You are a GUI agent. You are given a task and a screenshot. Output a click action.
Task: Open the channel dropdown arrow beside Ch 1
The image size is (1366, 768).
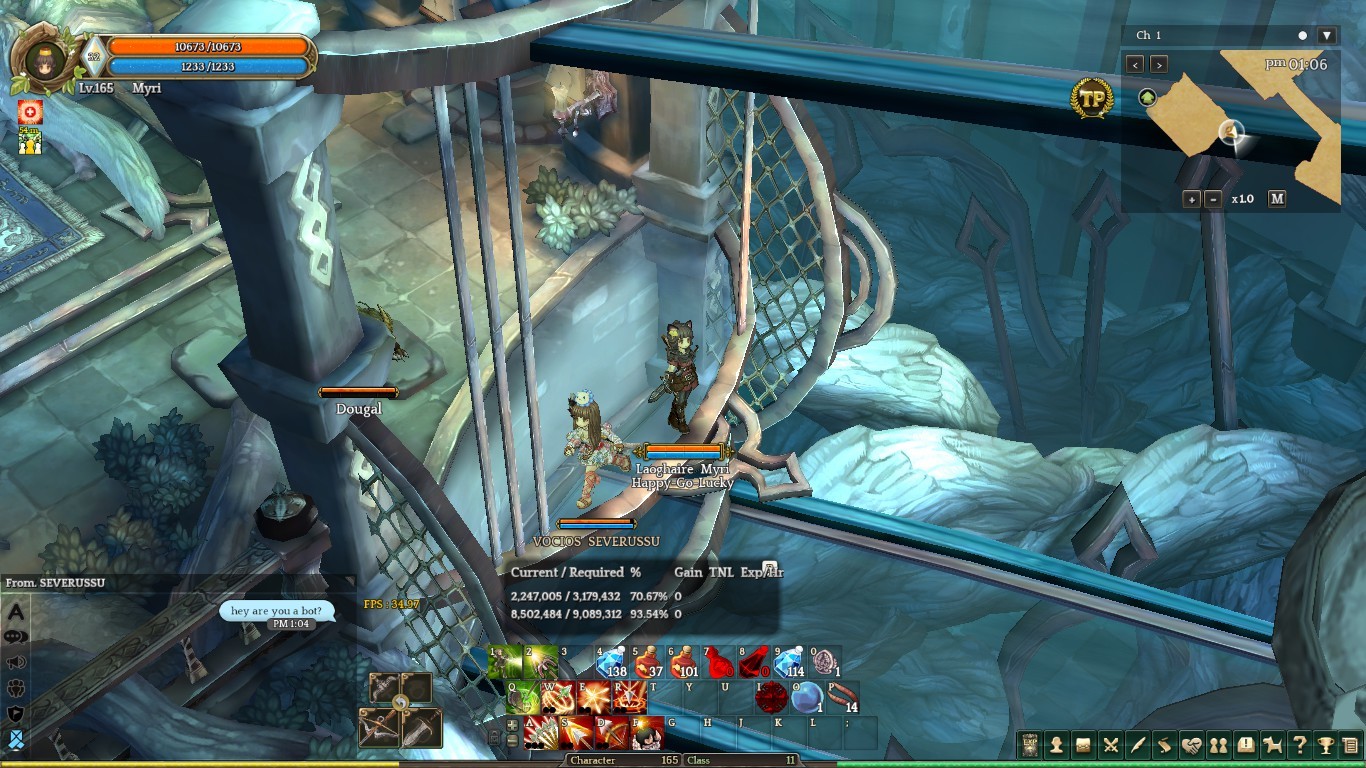(1326, 35)
